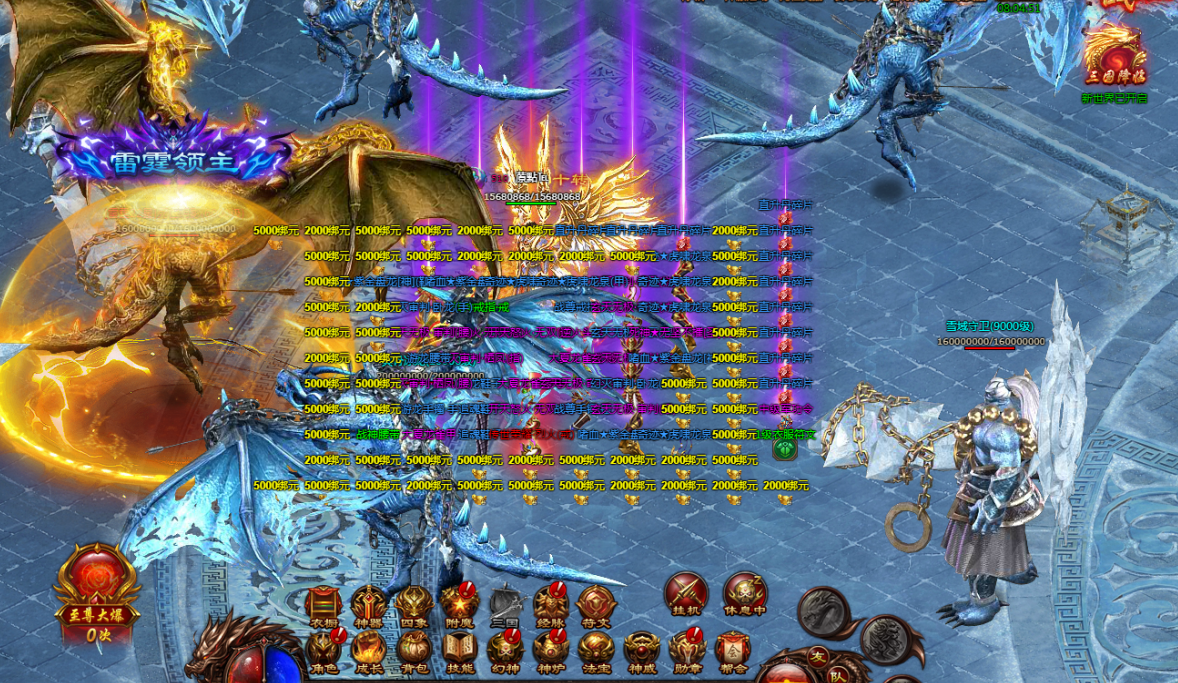Click the 休息中 resting skull button
Screen dimensions: 1178x683
pos(744,593)
